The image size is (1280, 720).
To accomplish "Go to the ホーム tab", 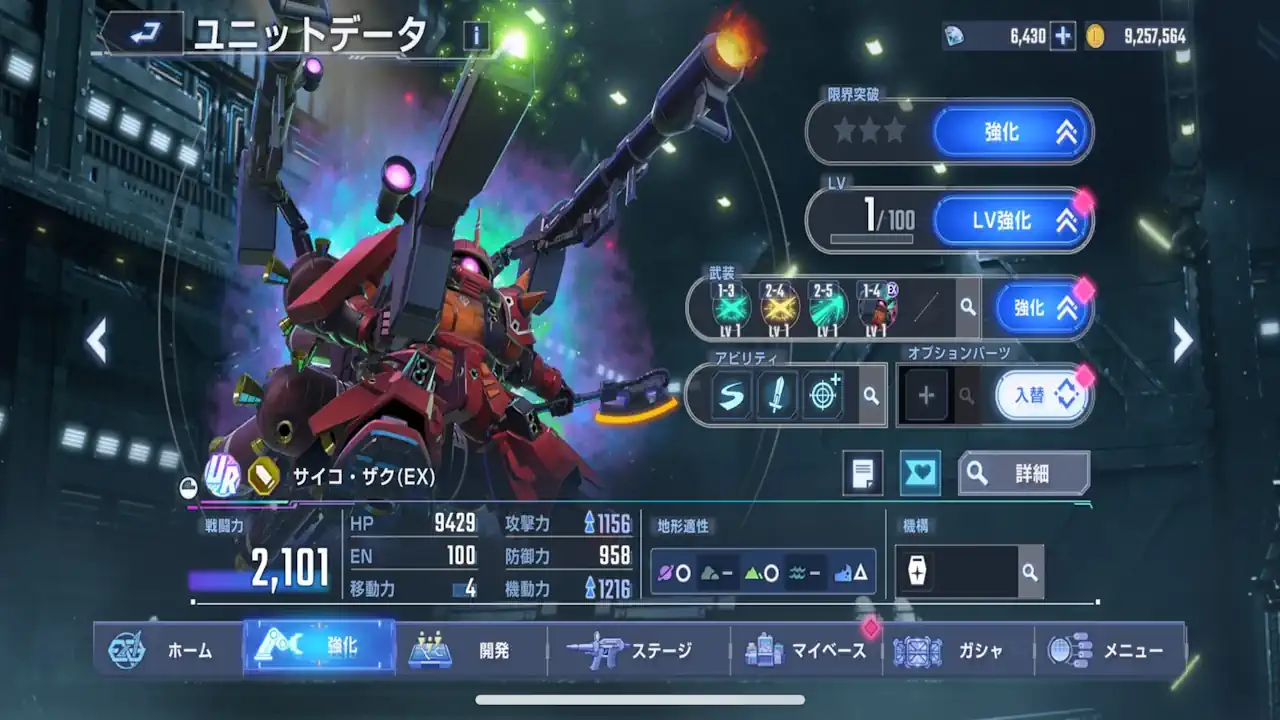I will pos(168,651).
